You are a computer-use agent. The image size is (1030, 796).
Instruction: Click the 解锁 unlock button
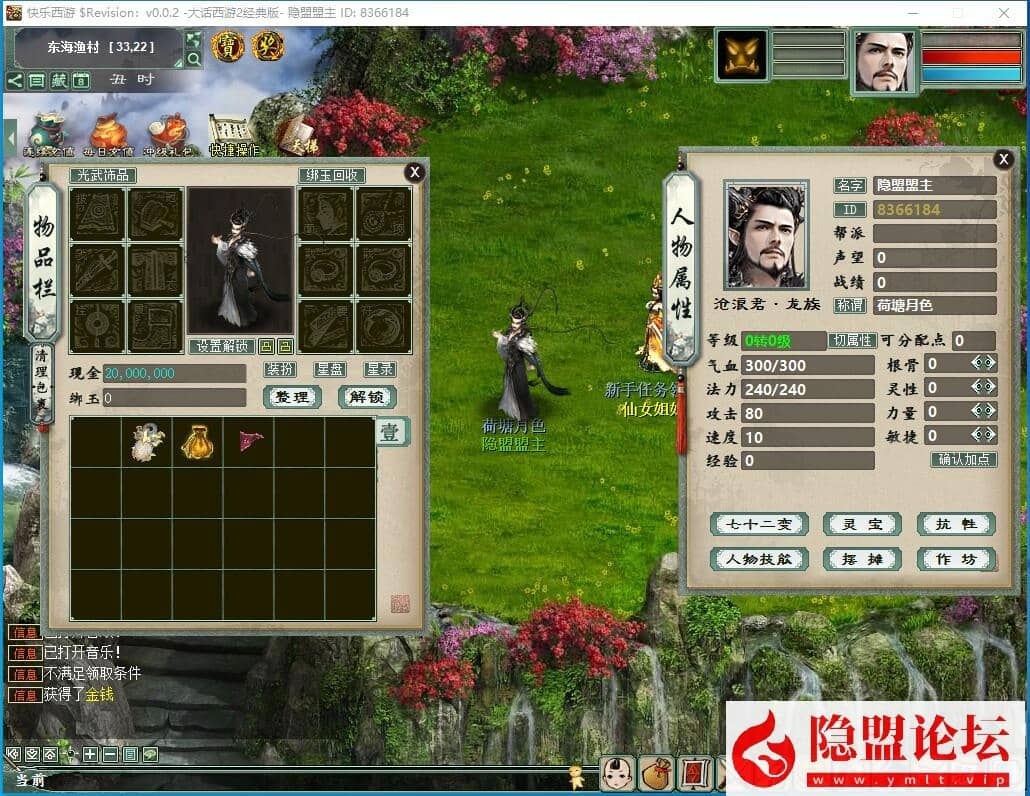pyautogui.click(x=367, y=397)
